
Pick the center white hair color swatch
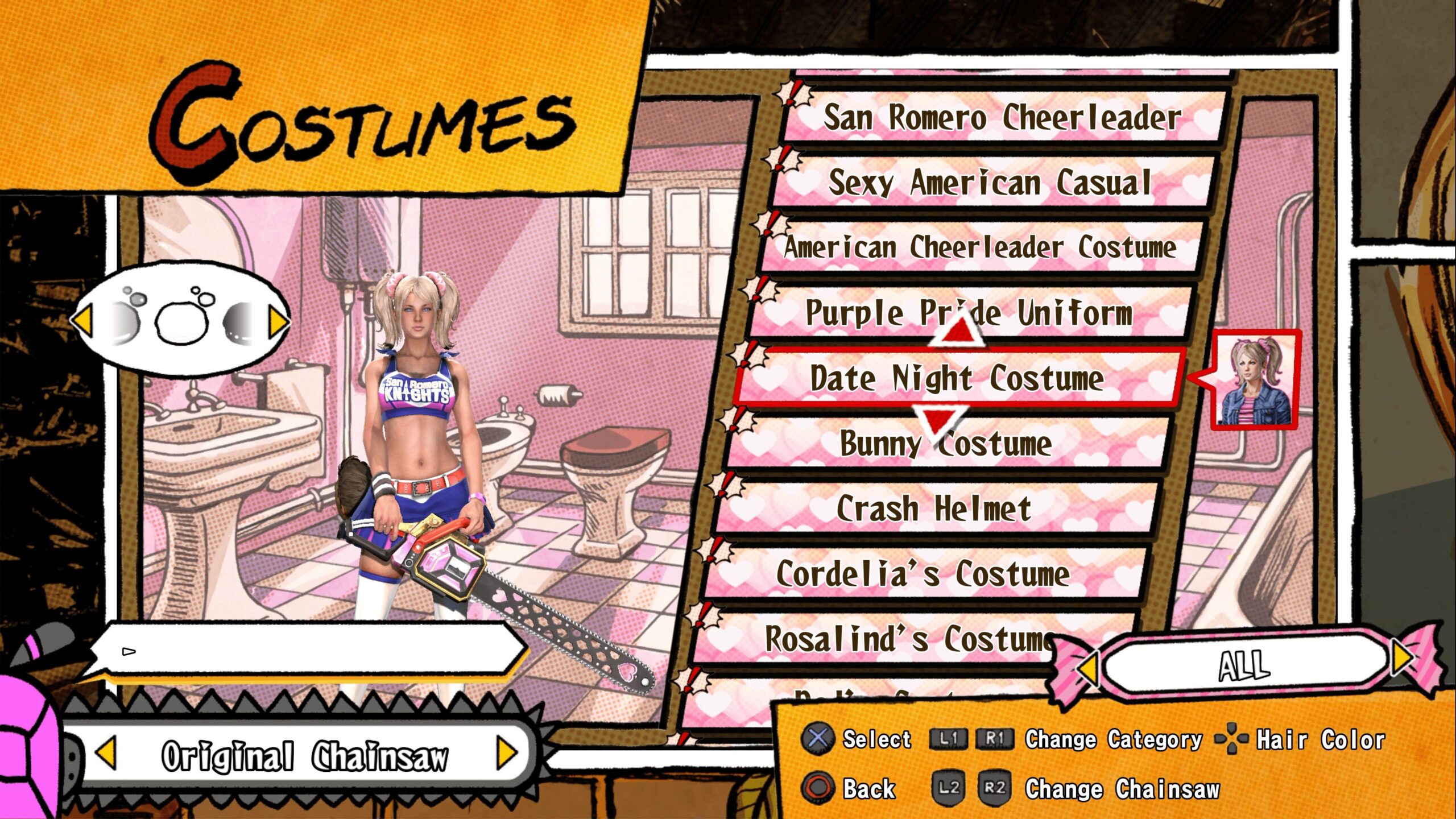tap(181, 322)
